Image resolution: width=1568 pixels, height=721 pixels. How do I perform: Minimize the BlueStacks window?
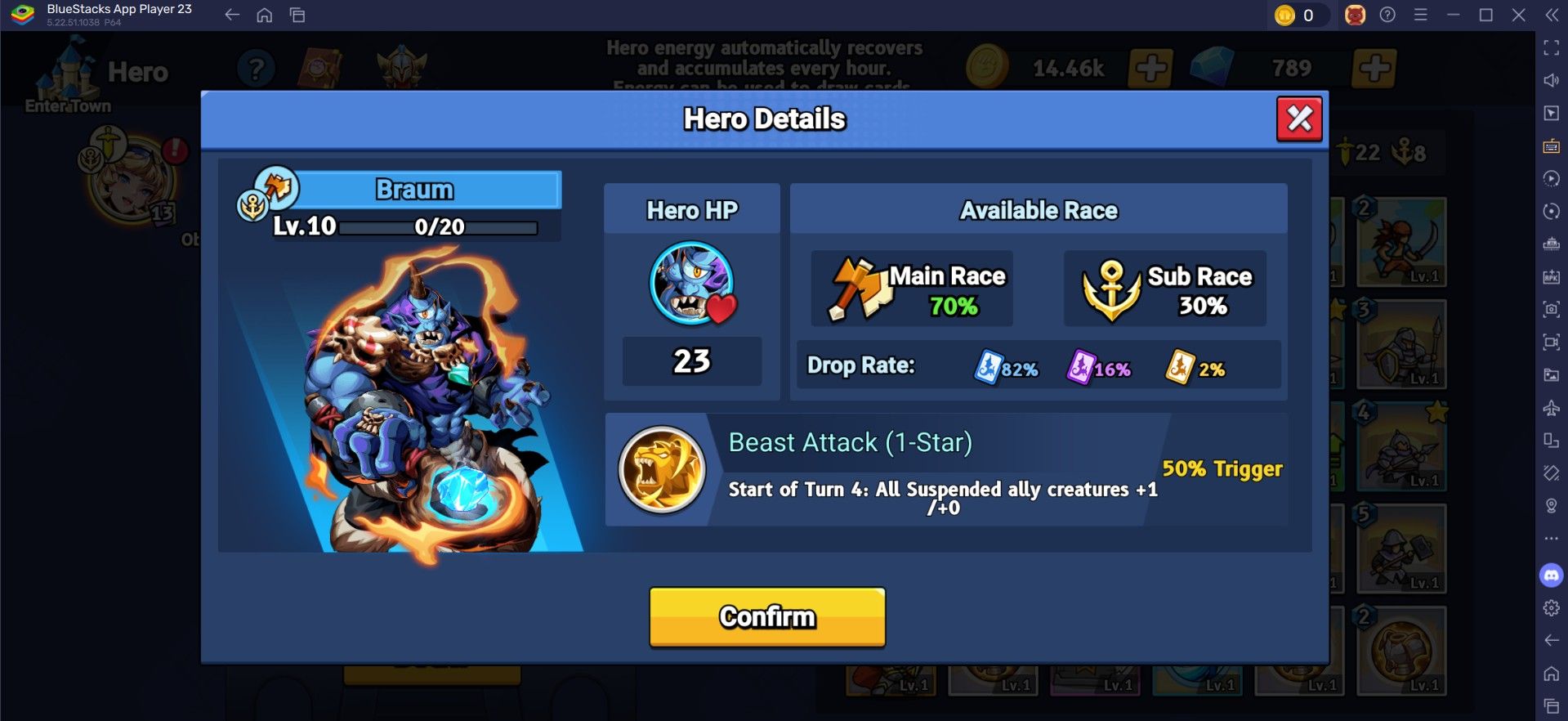[x=1453, y=15]
